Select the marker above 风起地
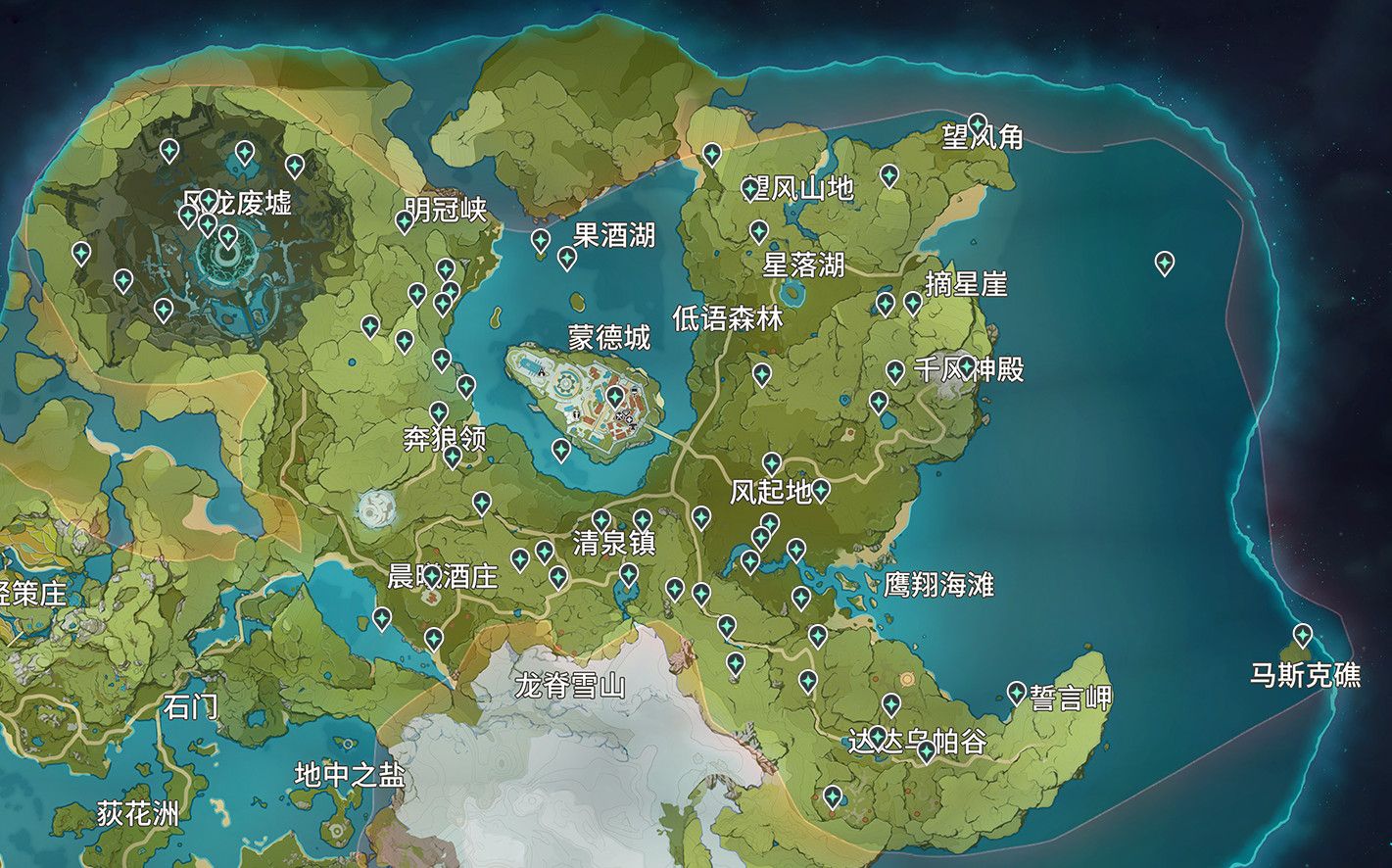This screenshot has height=868, width=1392. click(x=773, y=464)
